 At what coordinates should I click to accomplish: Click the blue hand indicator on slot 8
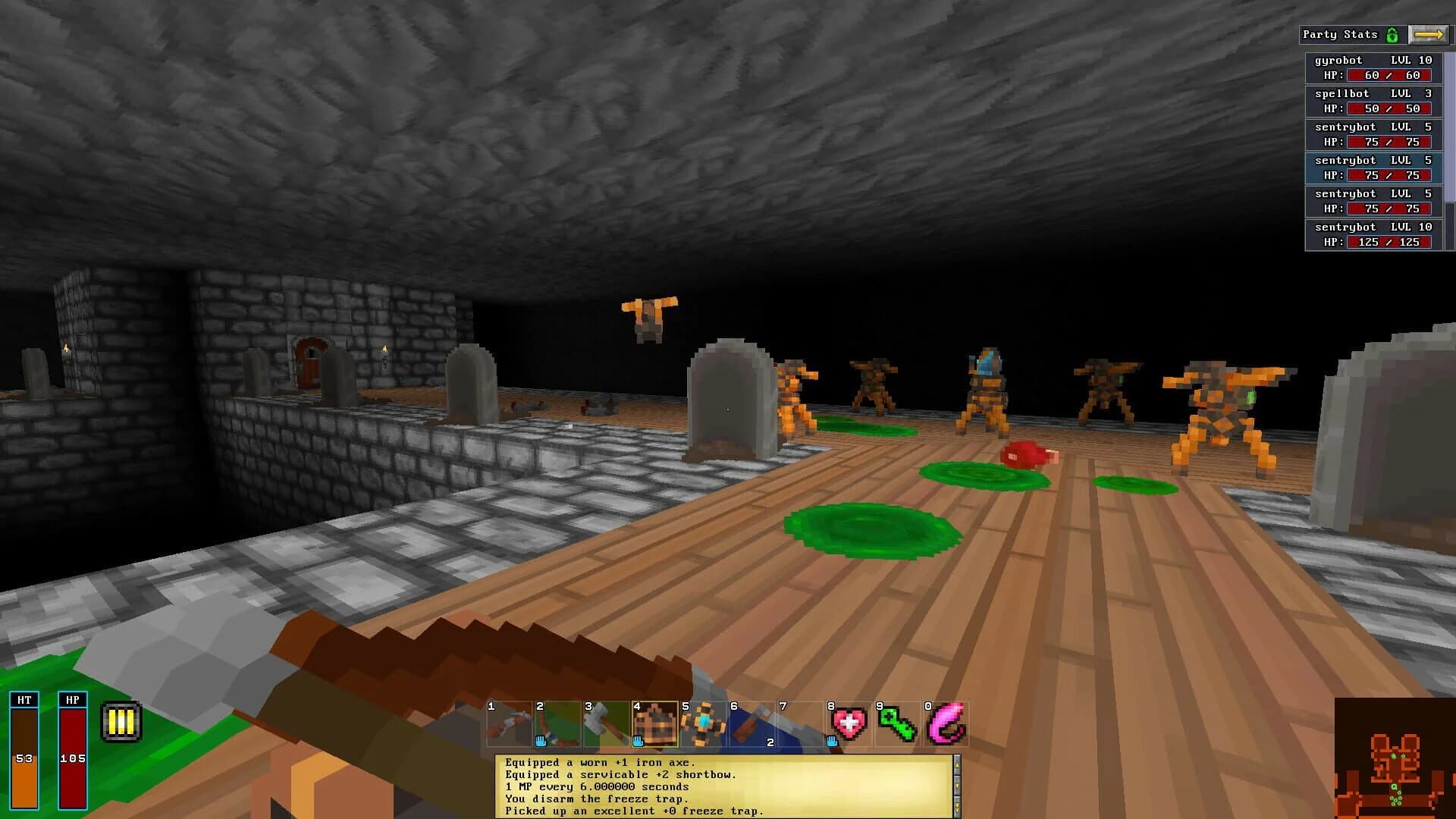[830, 739]
